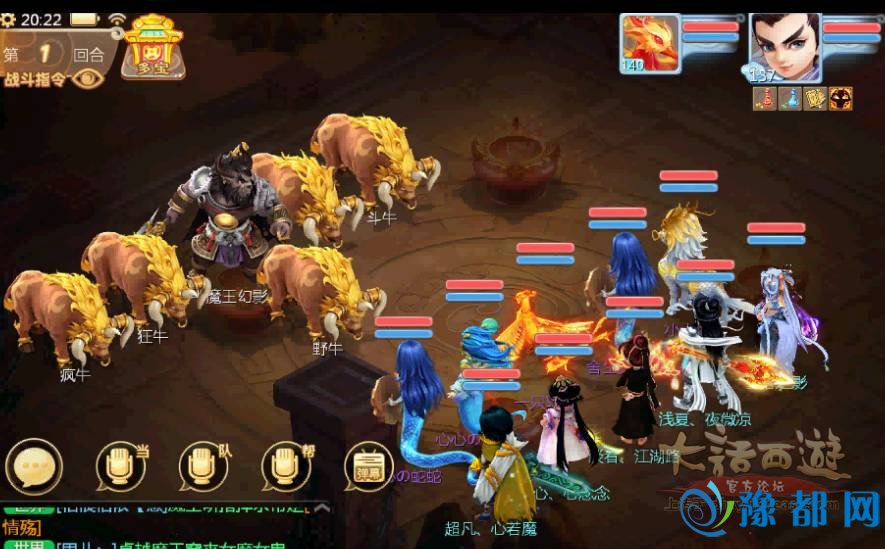Viewport: 885px width, 549px height.
Task: Click the yellow scroll buff icon
Action: 816,98
